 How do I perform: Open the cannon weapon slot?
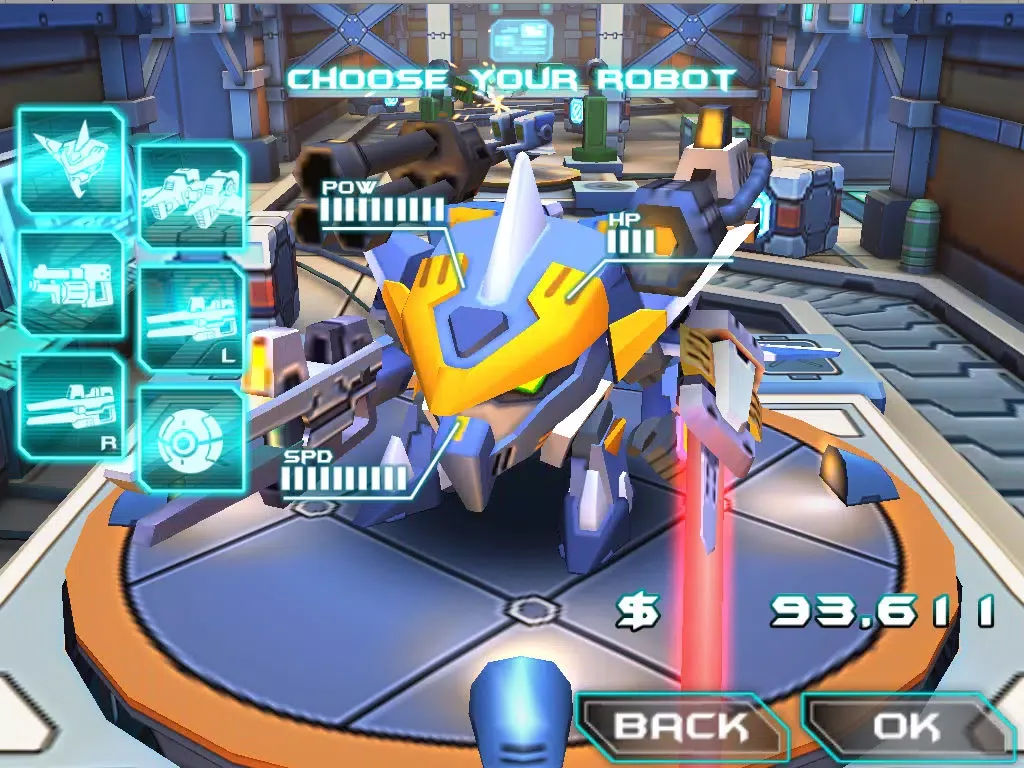tap(70, 283)
